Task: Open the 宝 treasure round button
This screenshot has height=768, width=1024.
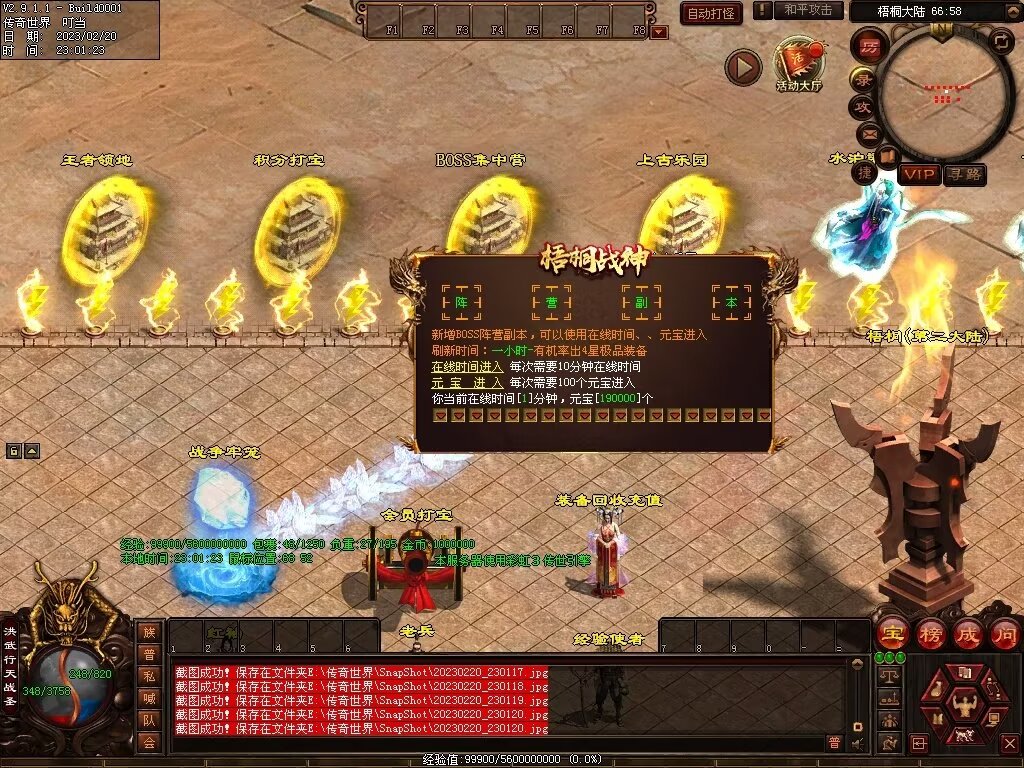Action: point(890,633)
